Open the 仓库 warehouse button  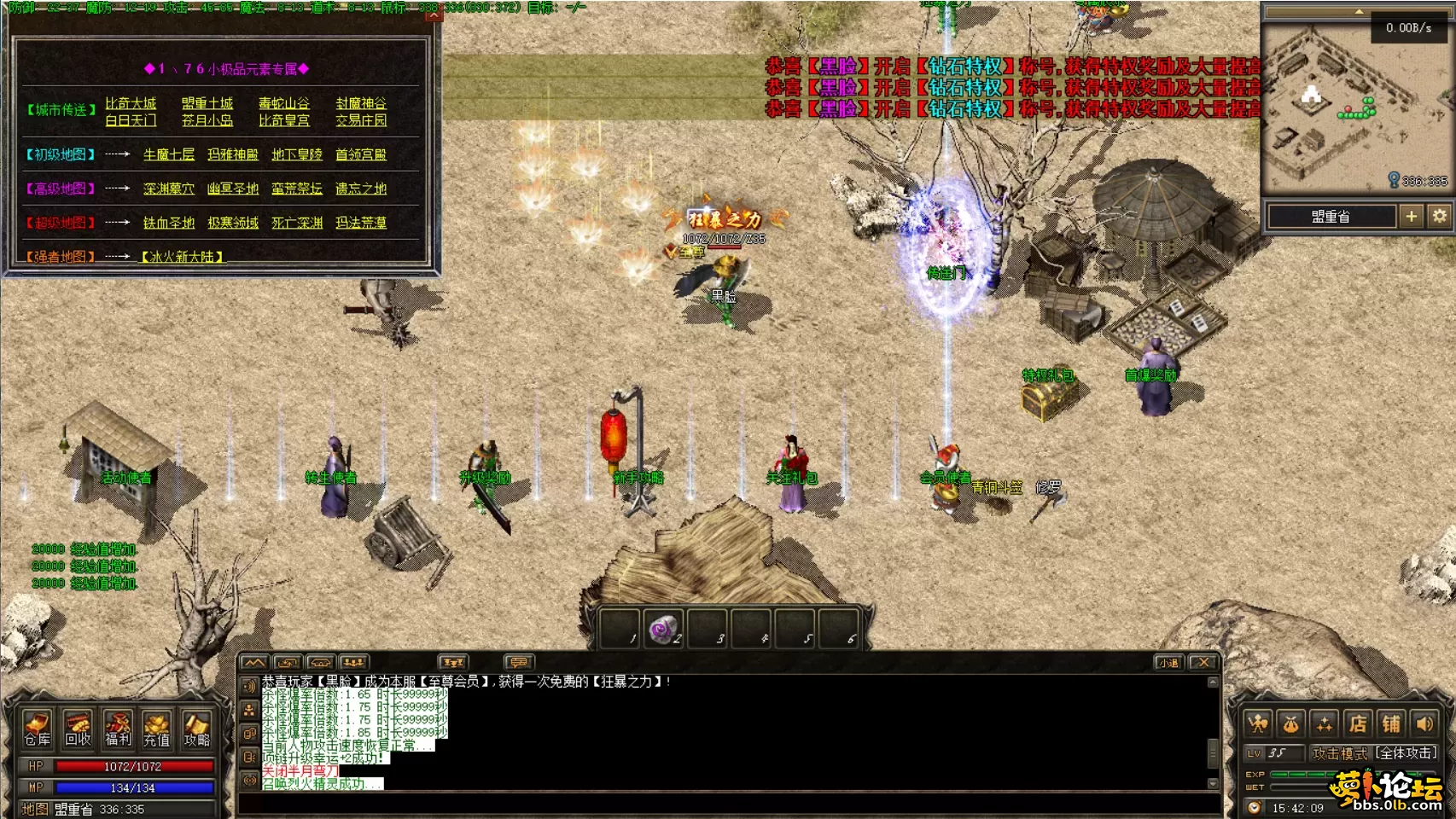pos(37,729)
